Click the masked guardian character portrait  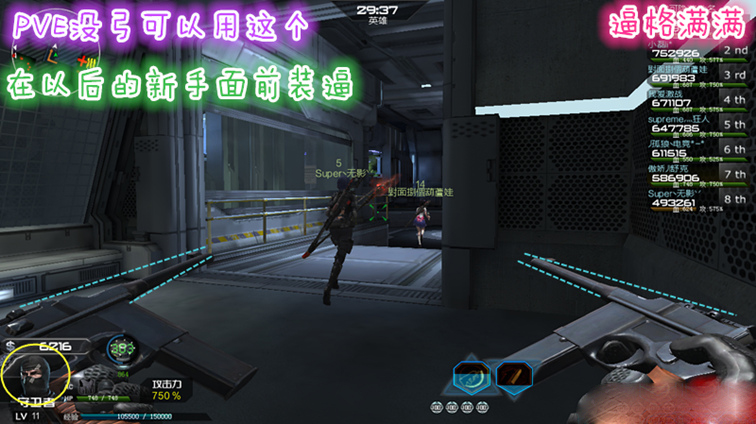click(34, 377)
